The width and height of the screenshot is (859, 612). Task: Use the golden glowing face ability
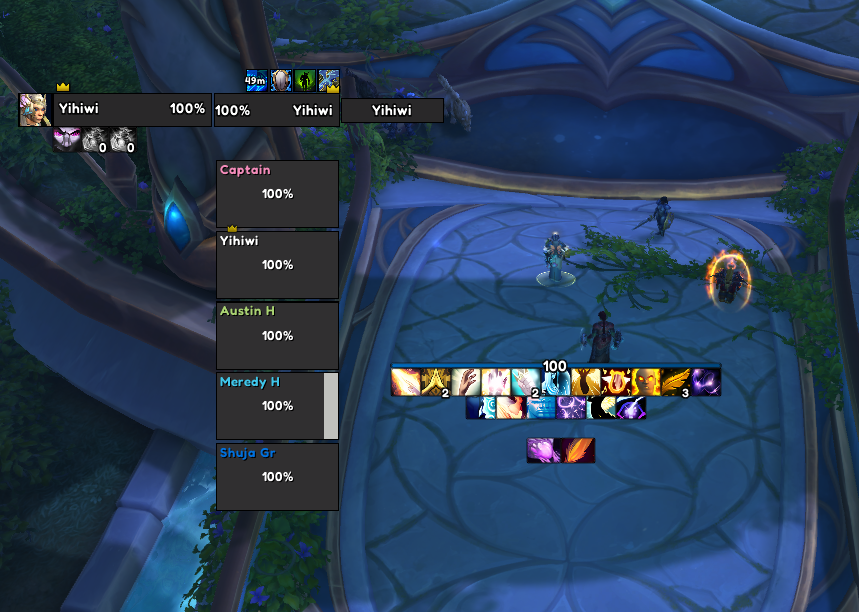(645, 382)
